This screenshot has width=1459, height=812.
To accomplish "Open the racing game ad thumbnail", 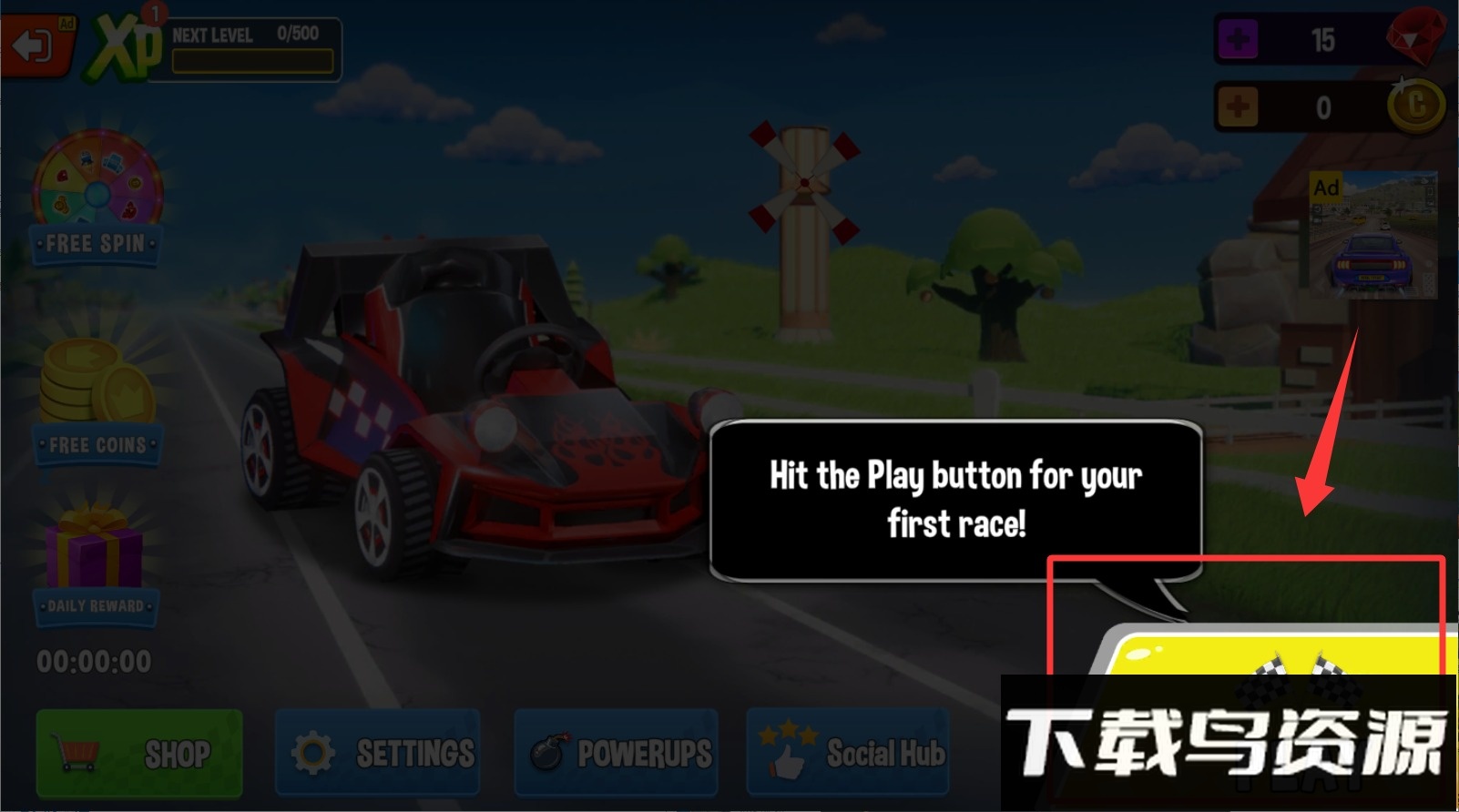I will click(x=1373, y=234).
